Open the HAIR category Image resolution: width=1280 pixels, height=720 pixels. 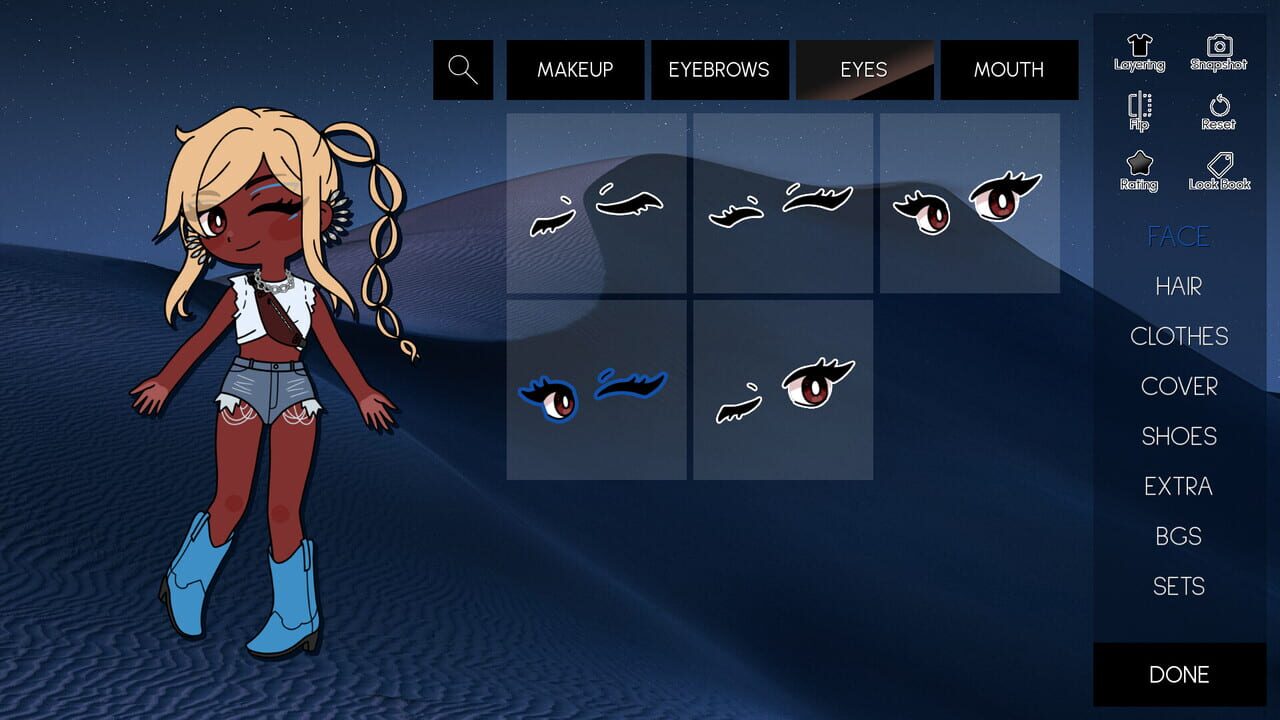tap(1179, 287)
